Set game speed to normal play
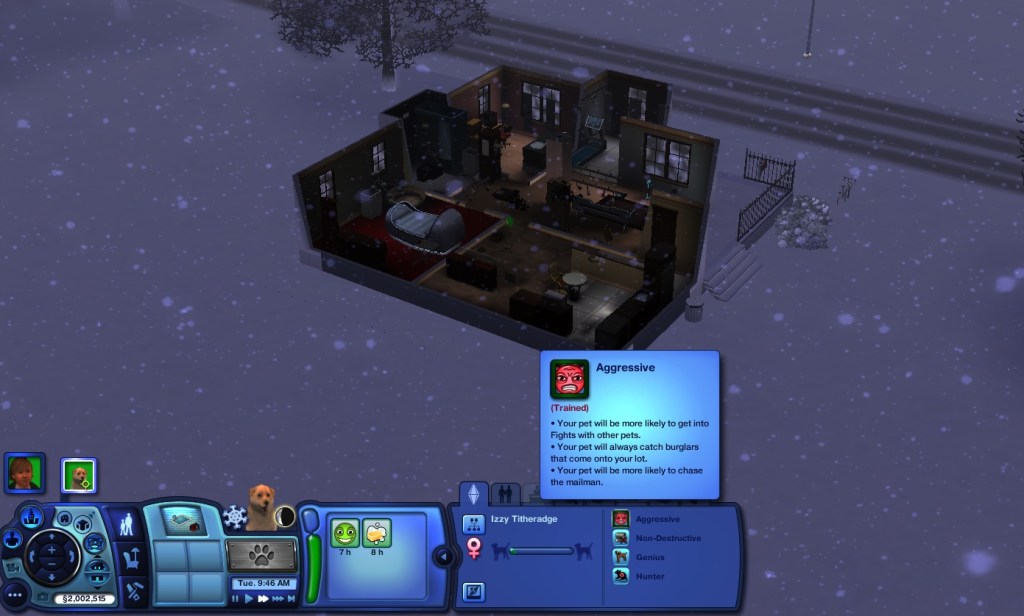This screenshot has height=616, width=1024. (x=249, y=598)
